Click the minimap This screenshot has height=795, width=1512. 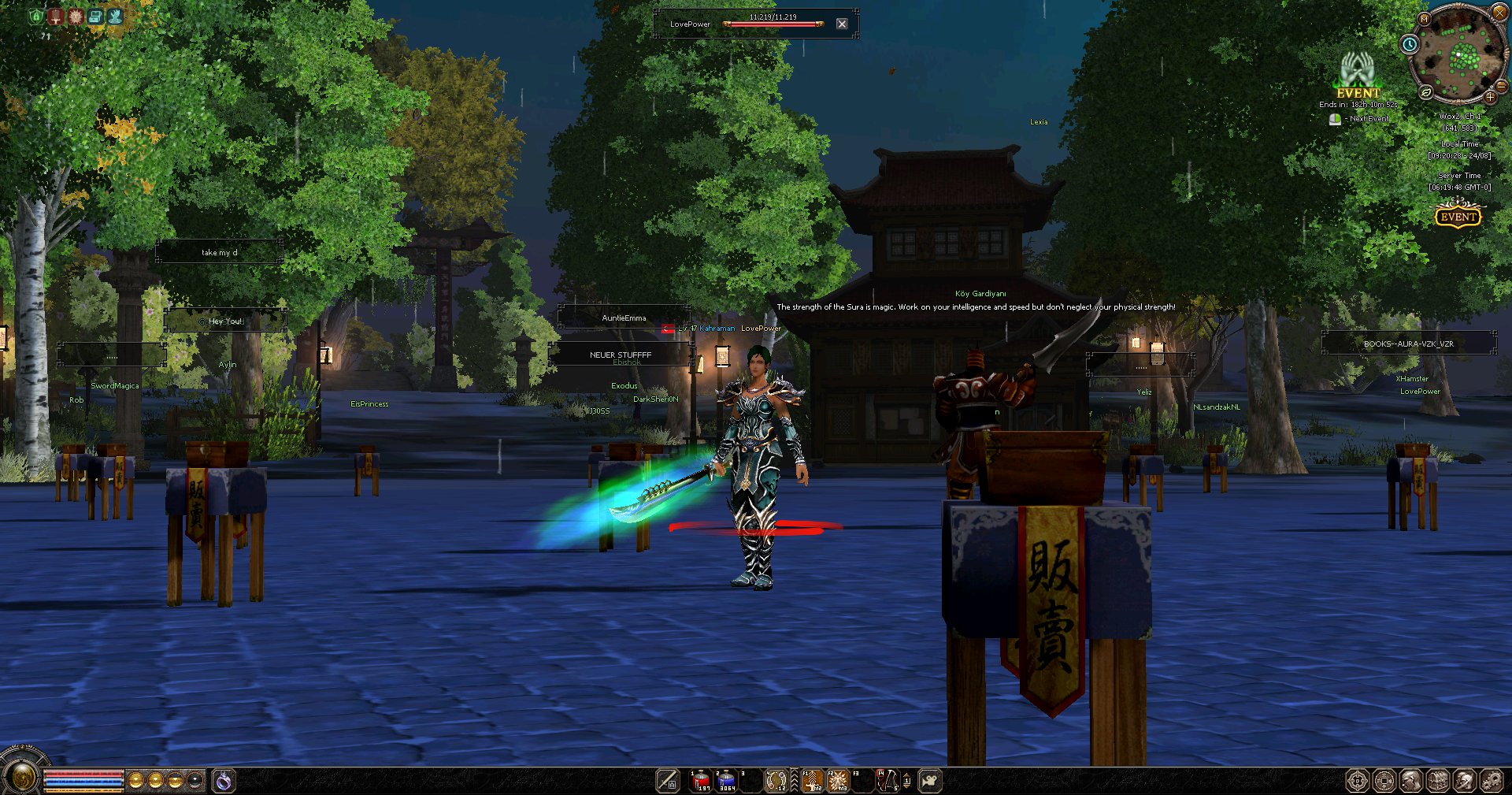(x=1457, y=55)
